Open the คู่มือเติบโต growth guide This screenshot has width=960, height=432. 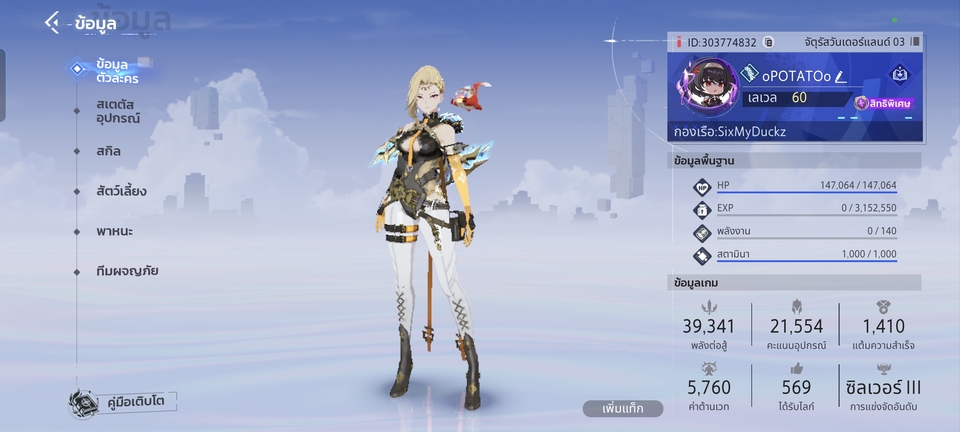(x=124, y=402)
